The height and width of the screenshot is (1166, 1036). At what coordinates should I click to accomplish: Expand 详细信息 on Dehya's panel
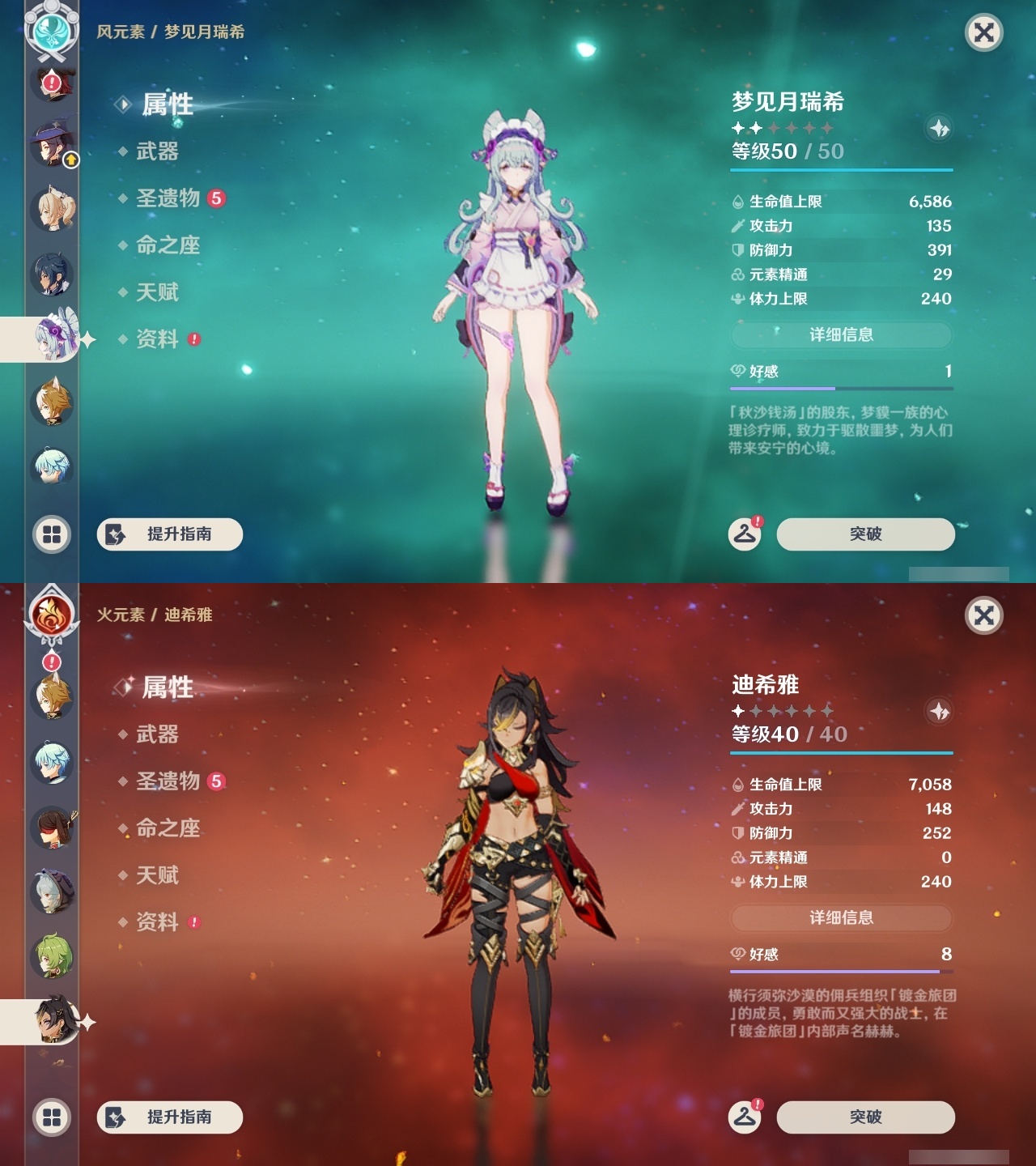(842, 918)
